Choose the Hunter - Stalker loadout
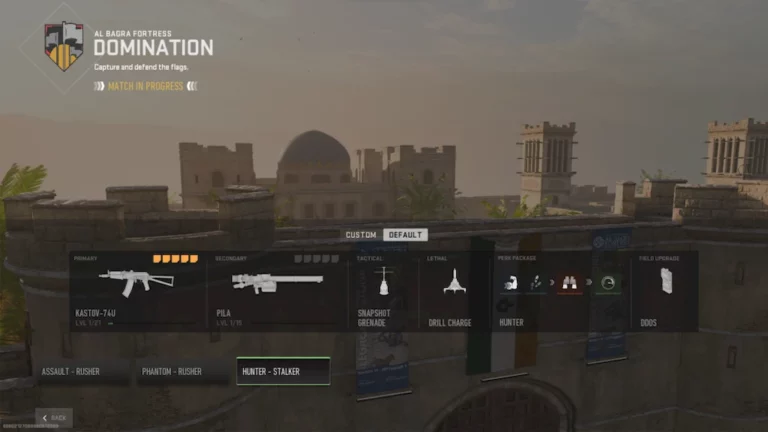The height and width of the screenshot is (432, 768). pos(283,372)
